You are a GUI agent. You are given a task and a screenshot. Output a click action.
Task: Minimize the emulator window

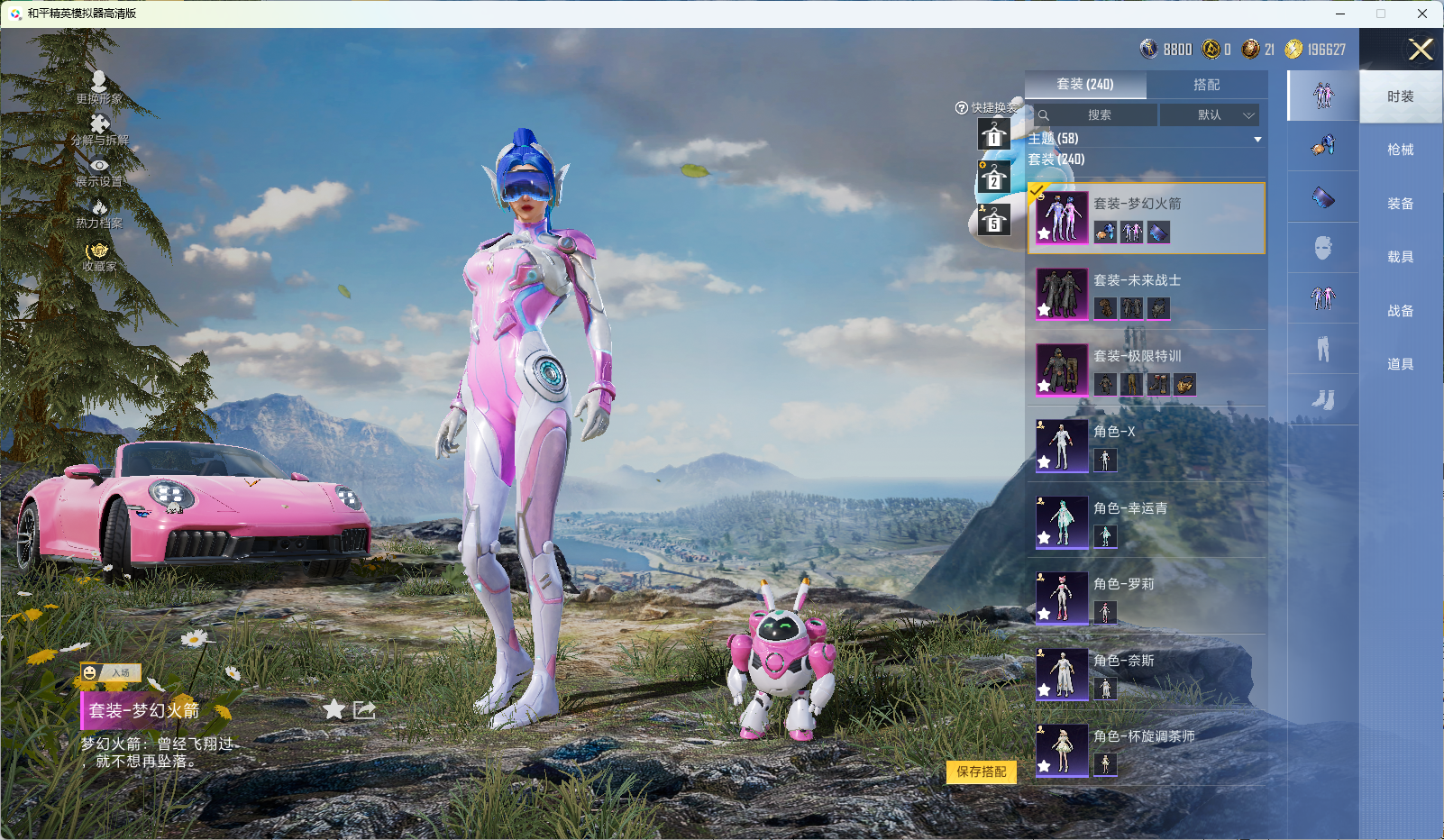click(1340, 14)
